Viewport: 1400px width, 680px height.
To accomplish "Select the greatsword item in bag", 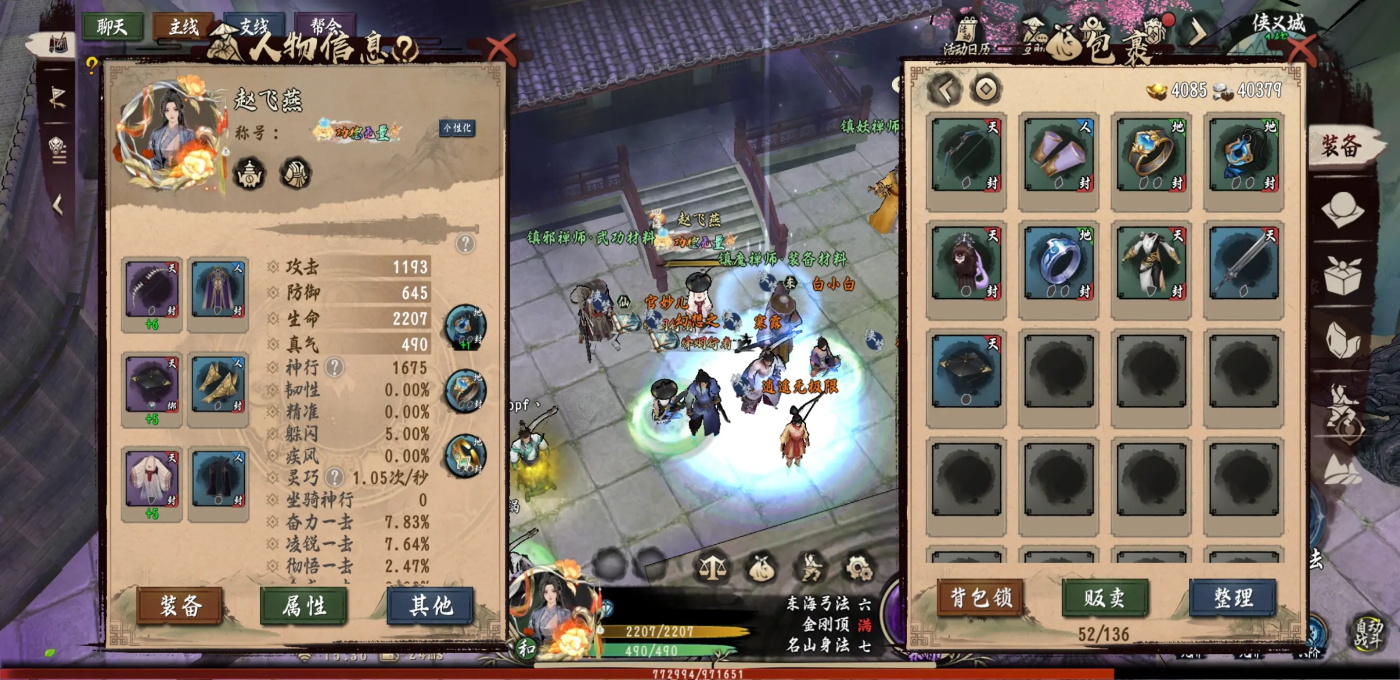I will coord(1244,262).
